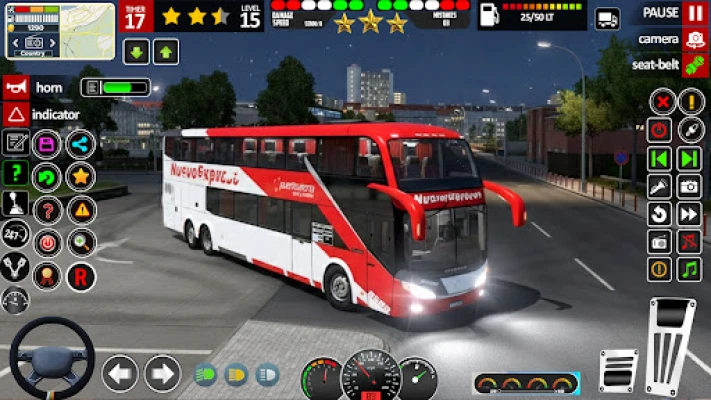The image size is (711, 400).
Task: Click the pink share icon
Action: pyautogui.click(x=81, y=144)
